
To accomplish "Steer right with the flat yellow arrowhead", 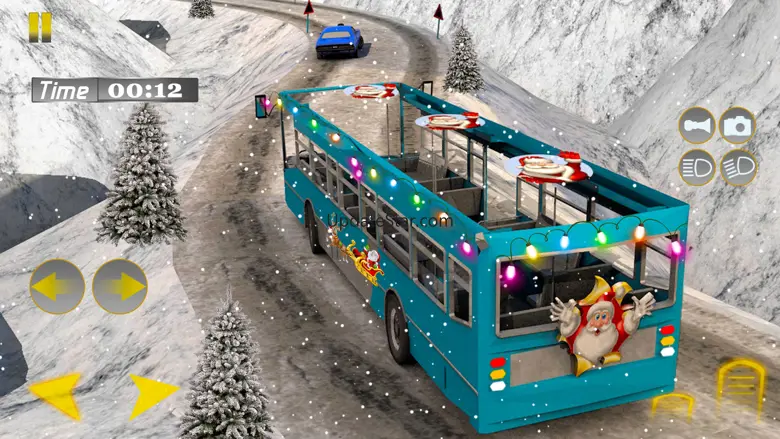I will coord(151,395).
